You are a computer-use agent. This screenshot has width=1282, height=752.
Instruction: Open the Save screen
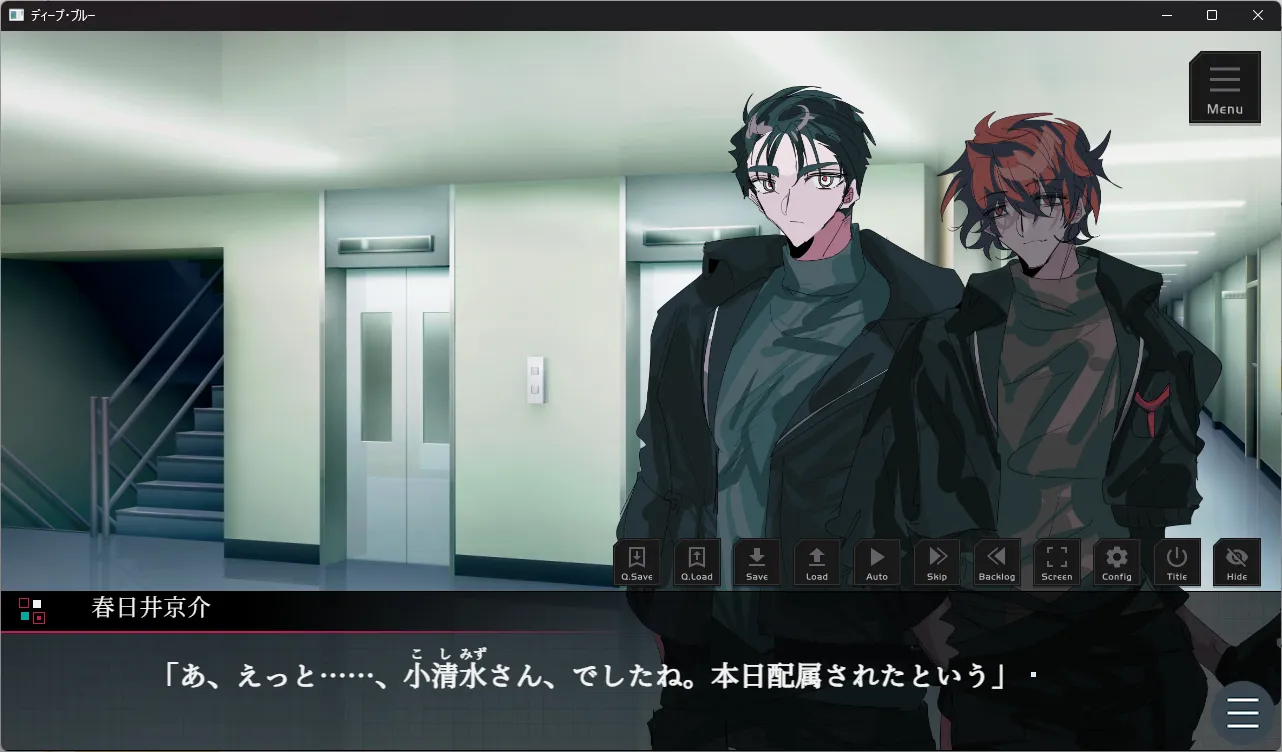(757, 563)
